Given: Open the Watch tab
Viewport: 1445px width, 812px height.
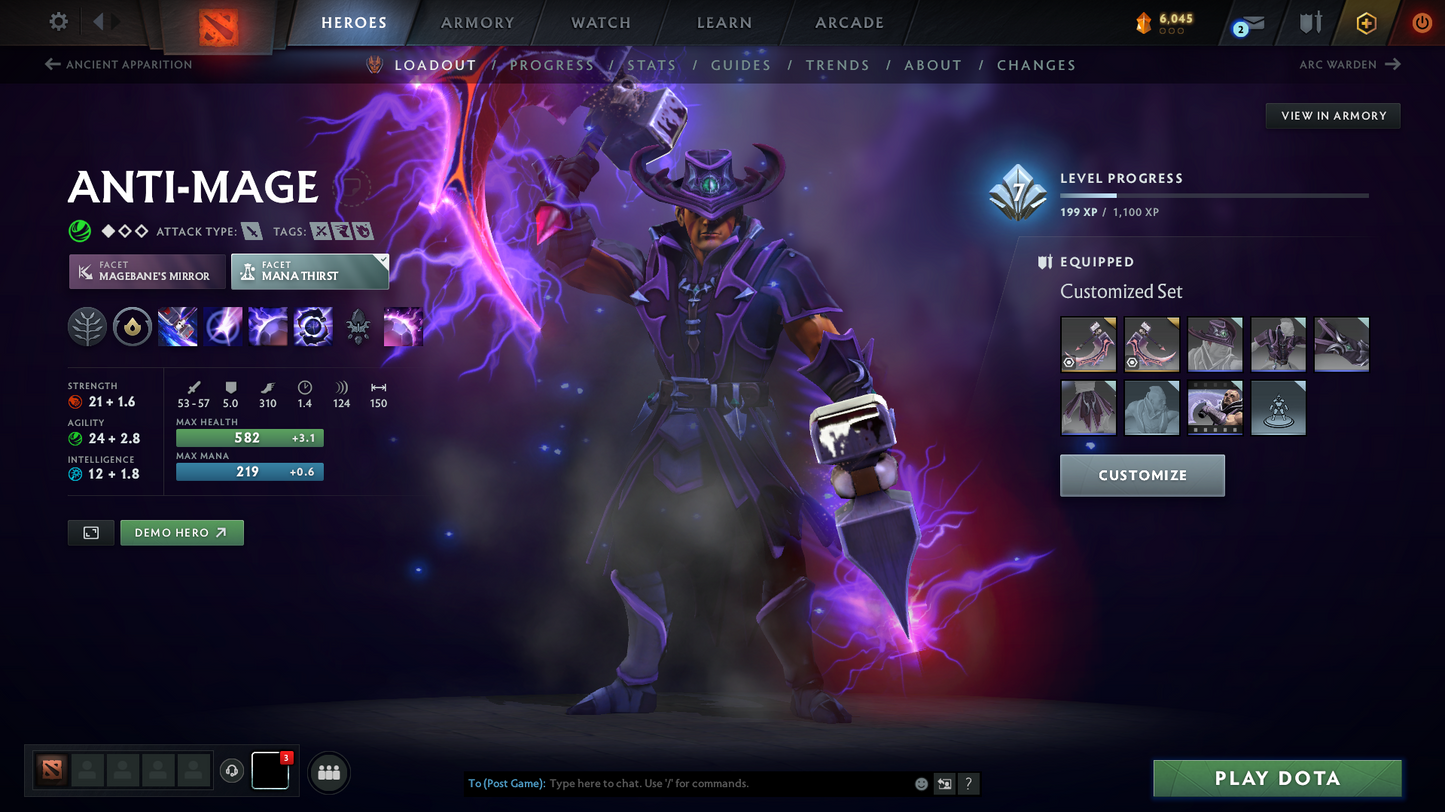Looking at the screenshot, I should point(600,22).
